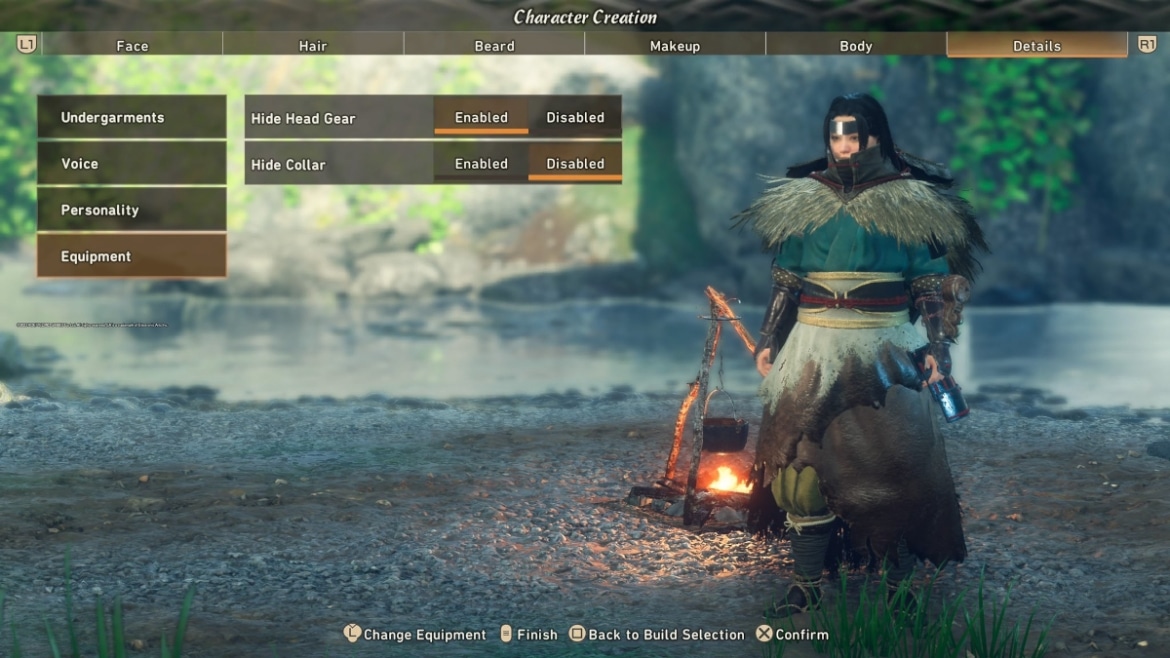Switch to the Face tab

click(x=132, y=45)
